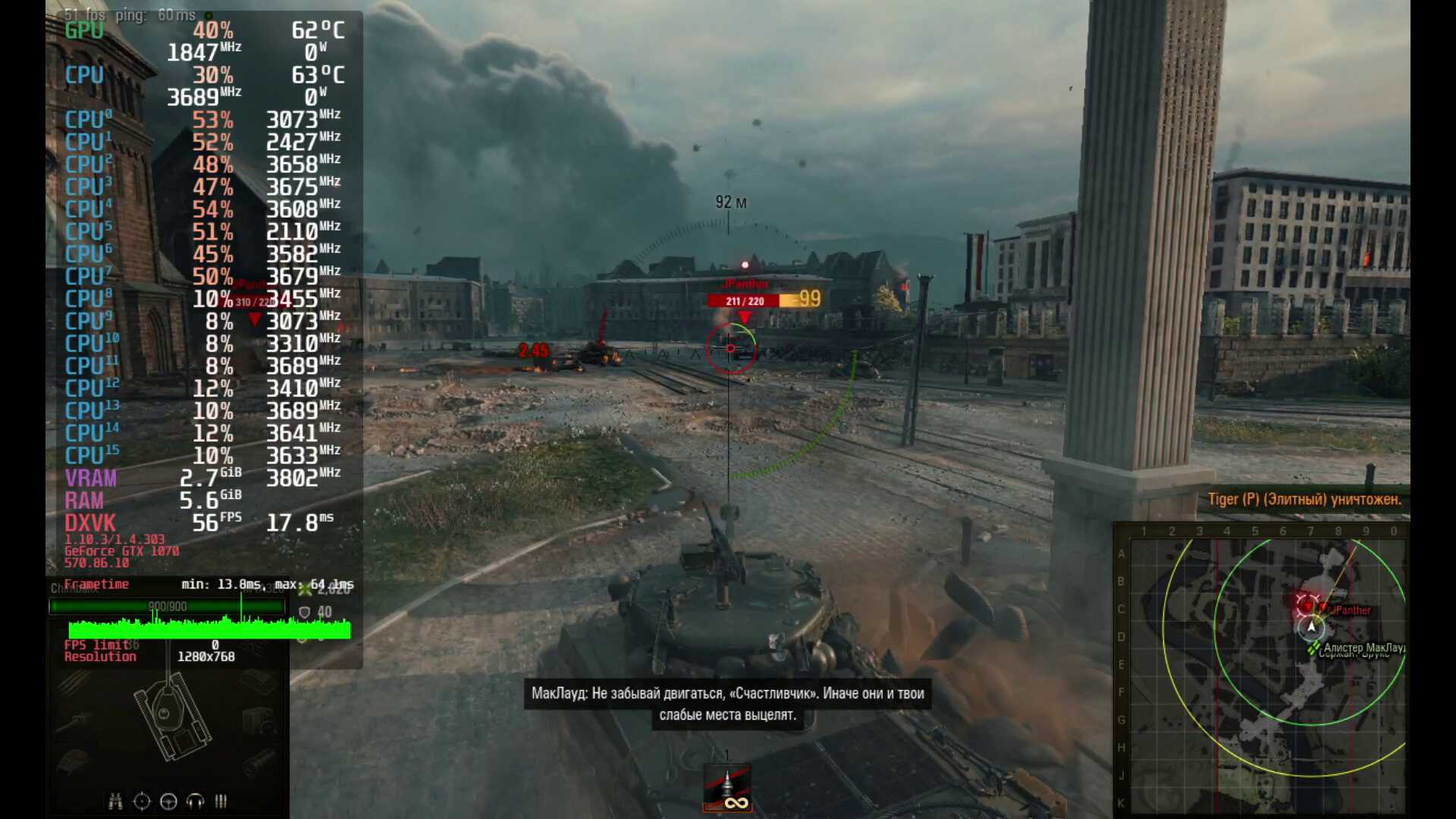Click the loader shells crew icon
The height and width of the screenshot is (819, 1456).
point(221,802)
